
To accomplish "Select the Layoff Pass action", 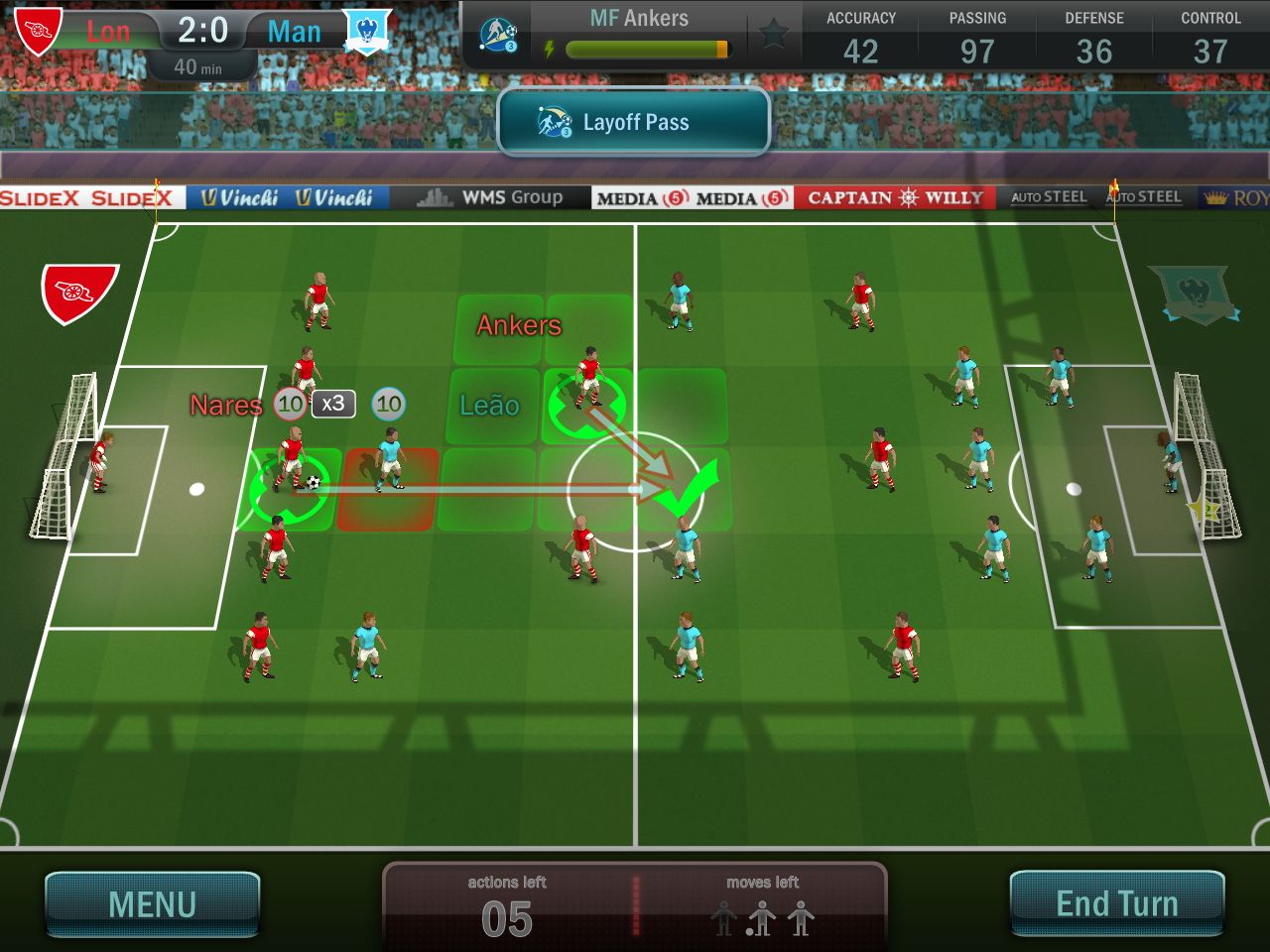I will [634, 122].
